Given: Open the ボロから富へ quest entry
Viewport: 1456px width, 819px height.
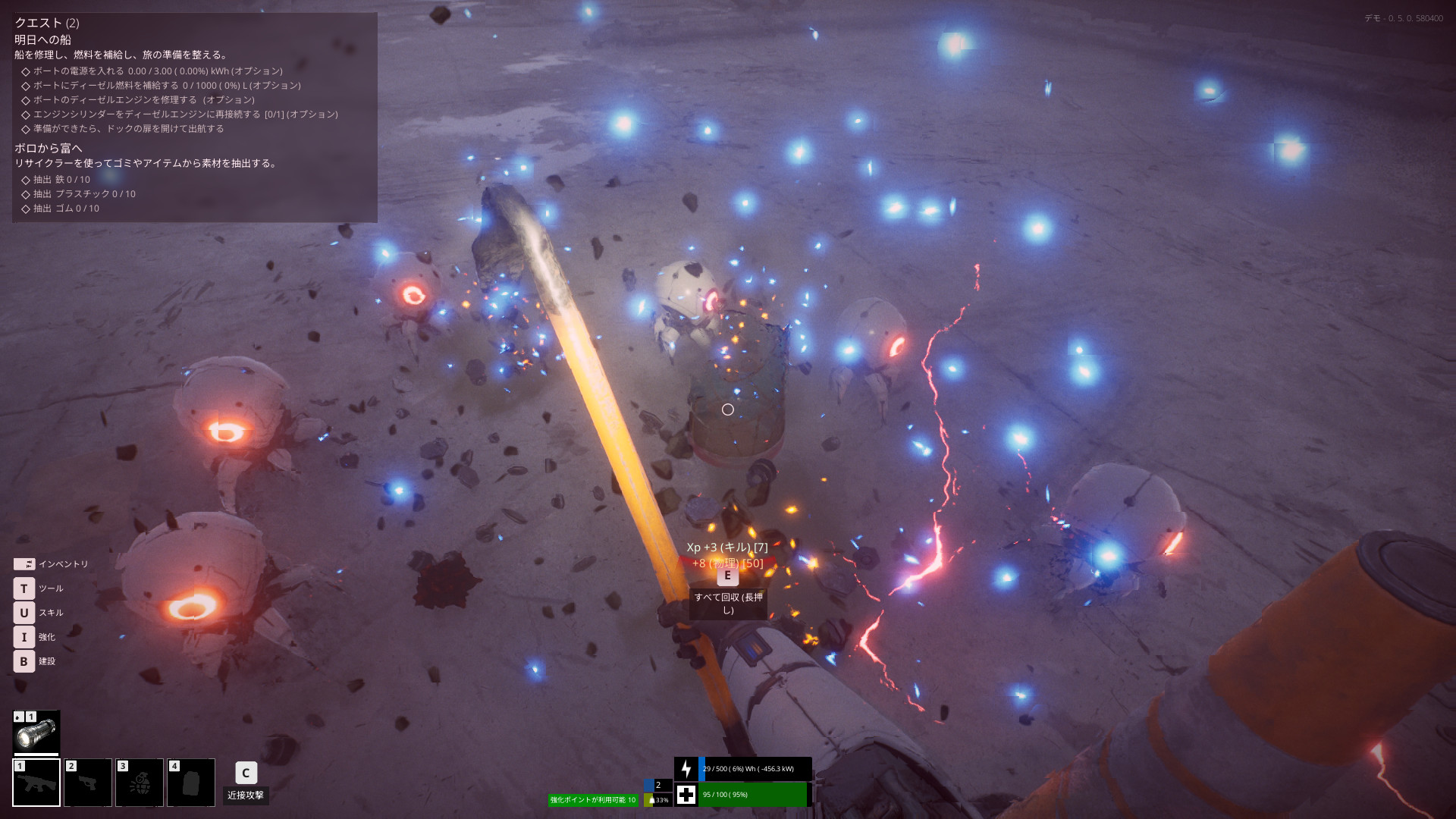Looking at the screenshot, I should coord(49,148).
